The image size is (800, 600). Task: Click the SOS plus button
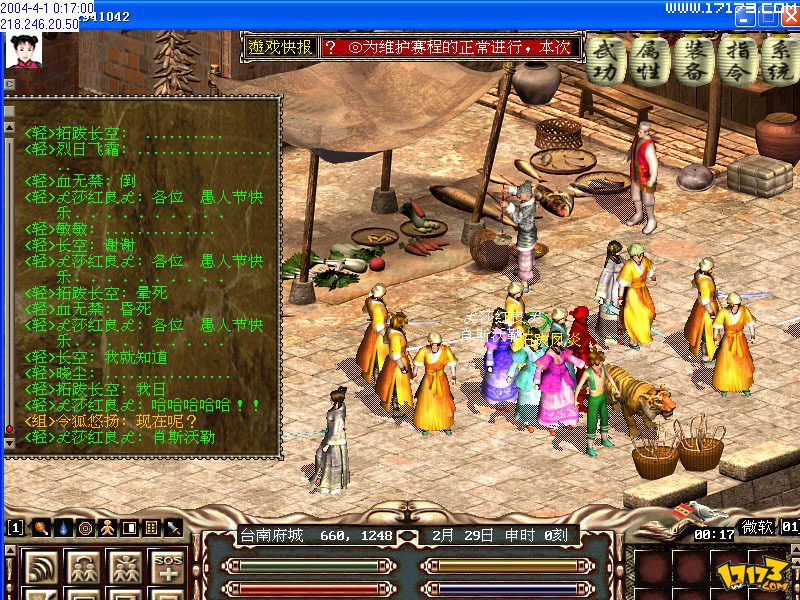coord(167,569)
